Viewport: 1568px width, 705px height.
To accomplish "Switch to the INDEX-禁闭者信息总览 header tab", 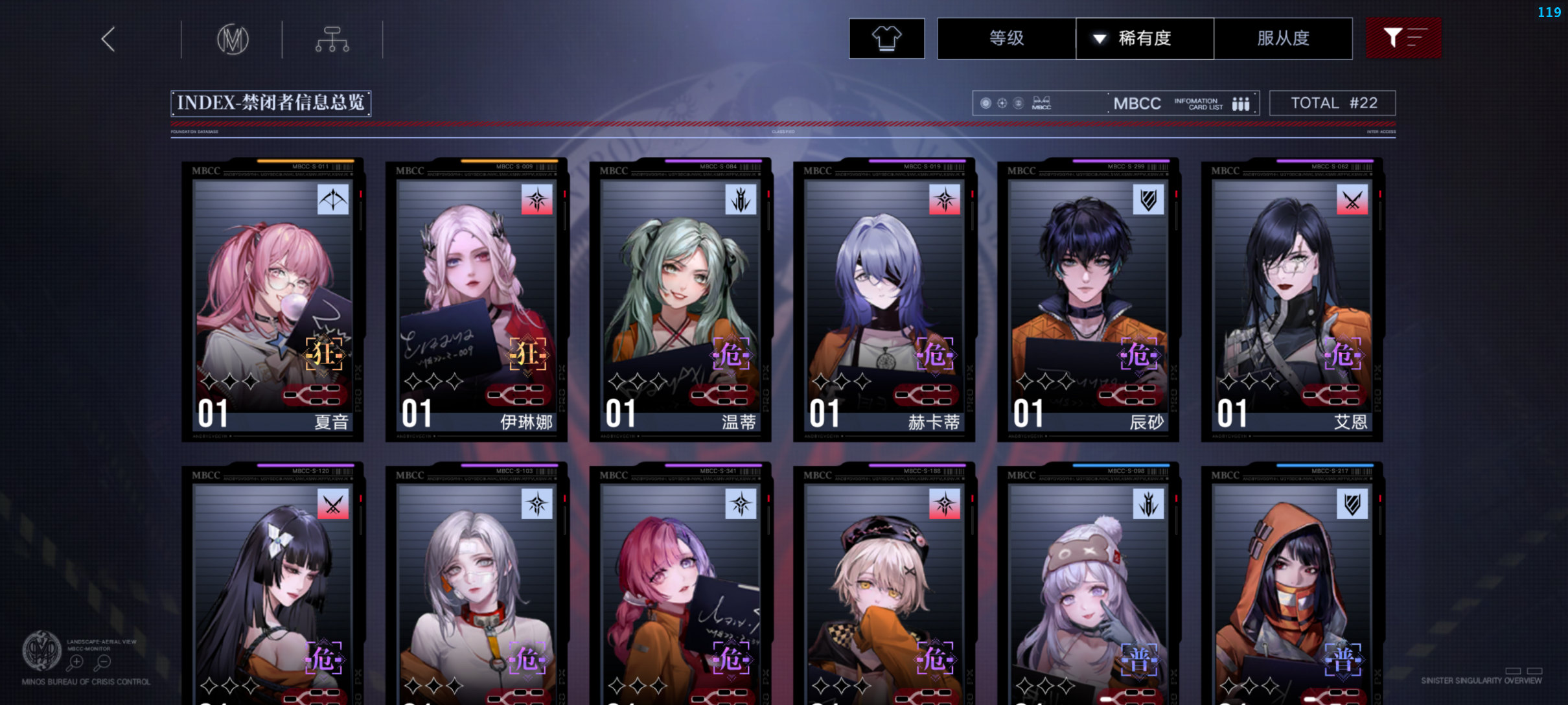I will click(270, 103).
